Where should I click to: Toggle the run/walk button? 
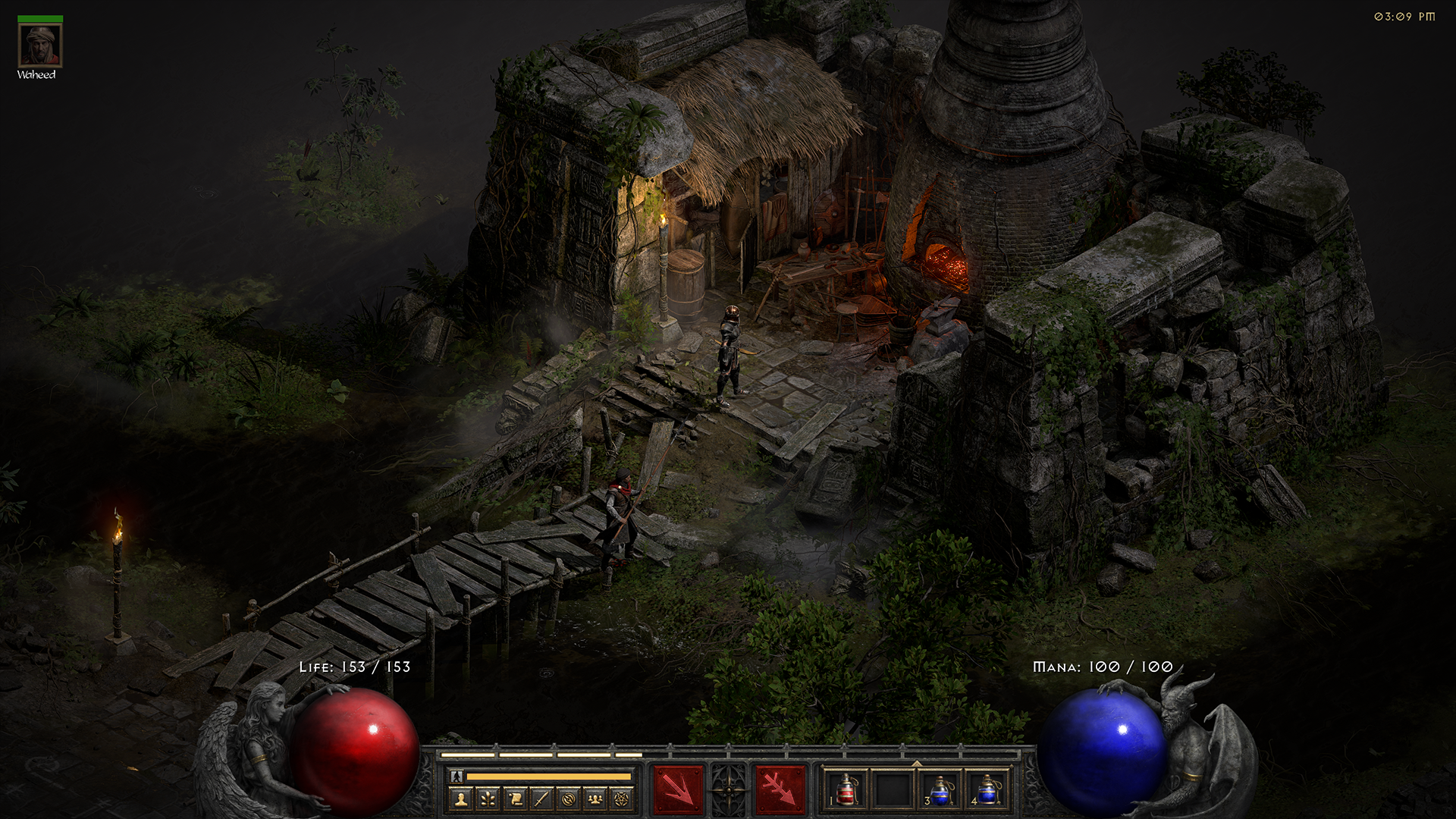(x=457, y=777)
